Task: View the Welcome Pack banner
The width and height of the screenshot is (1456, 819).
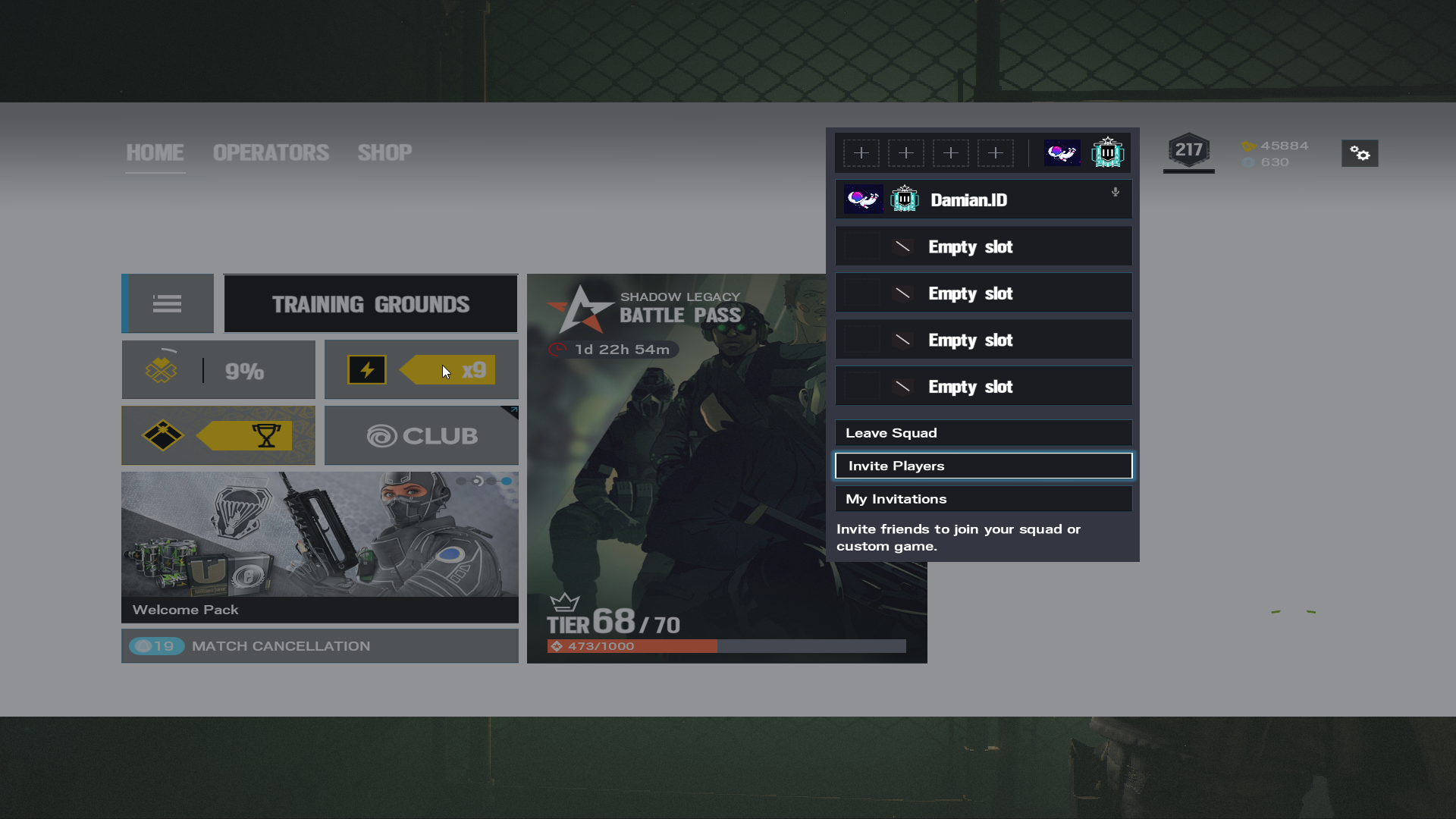Action: tap(319, 546)
